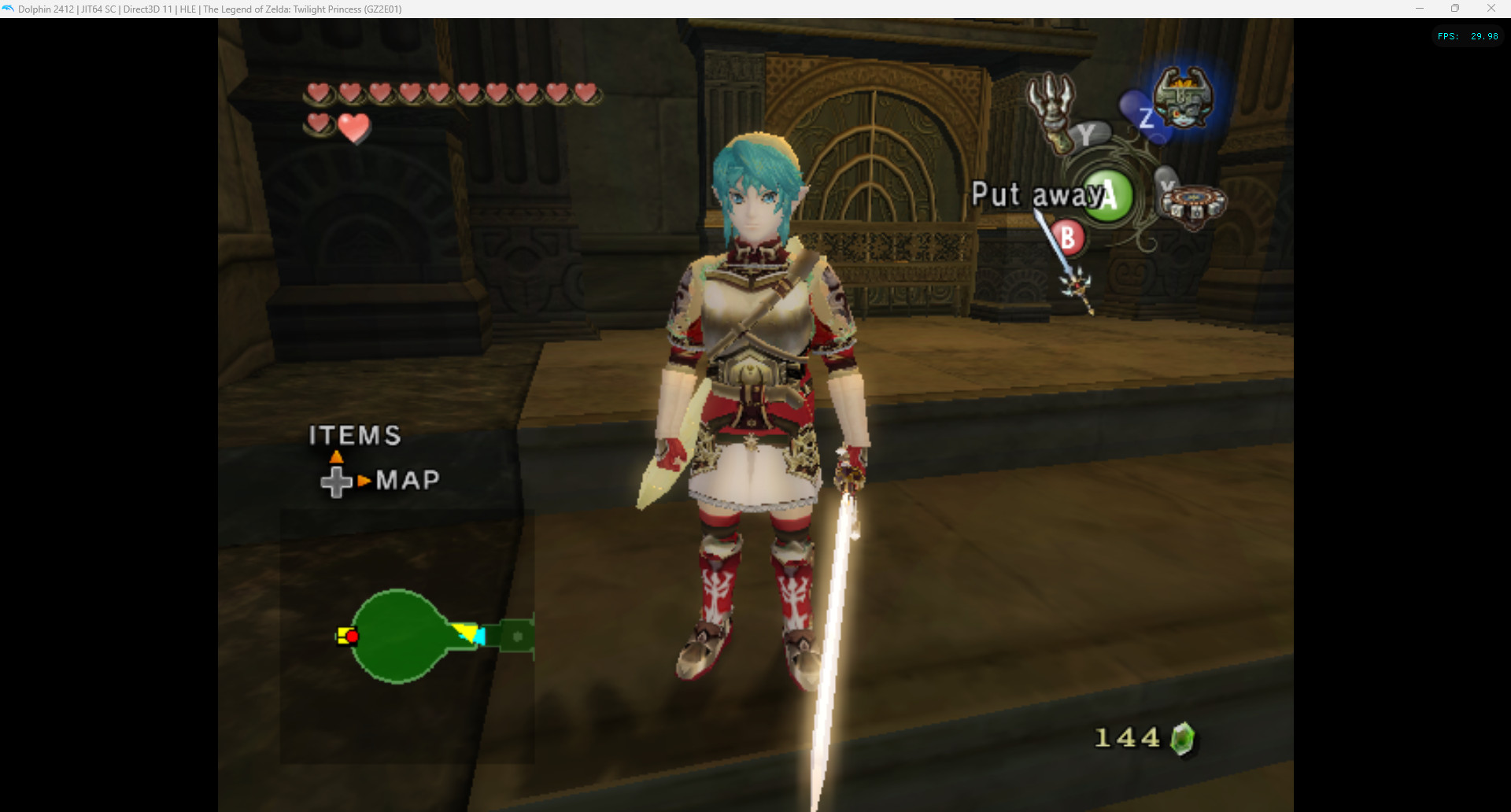Click the red B button
Image resolution: width=1511 pixels, height=812 pixels.
1066,237
